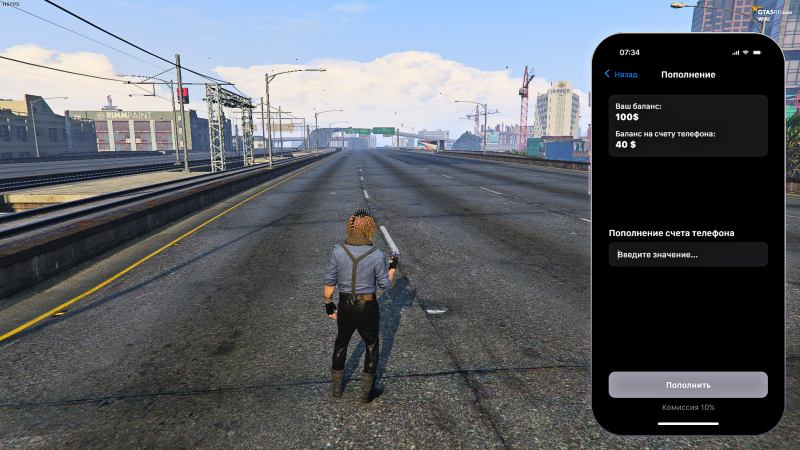
Task: Confirm top-up with the Пополнить button
Action: click(688, 385)
